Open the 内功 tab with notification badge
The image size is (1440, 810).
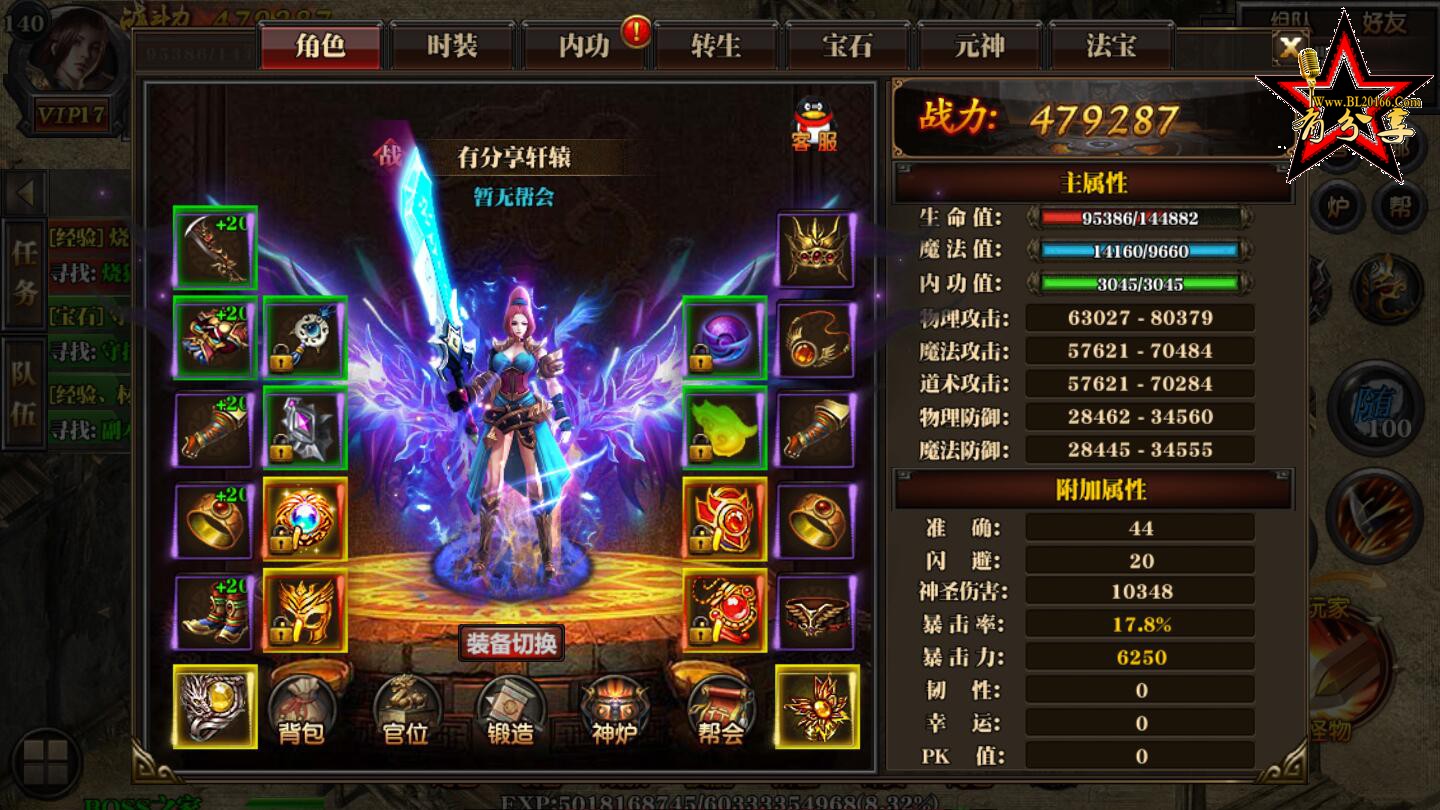click(x=582, y=44)
